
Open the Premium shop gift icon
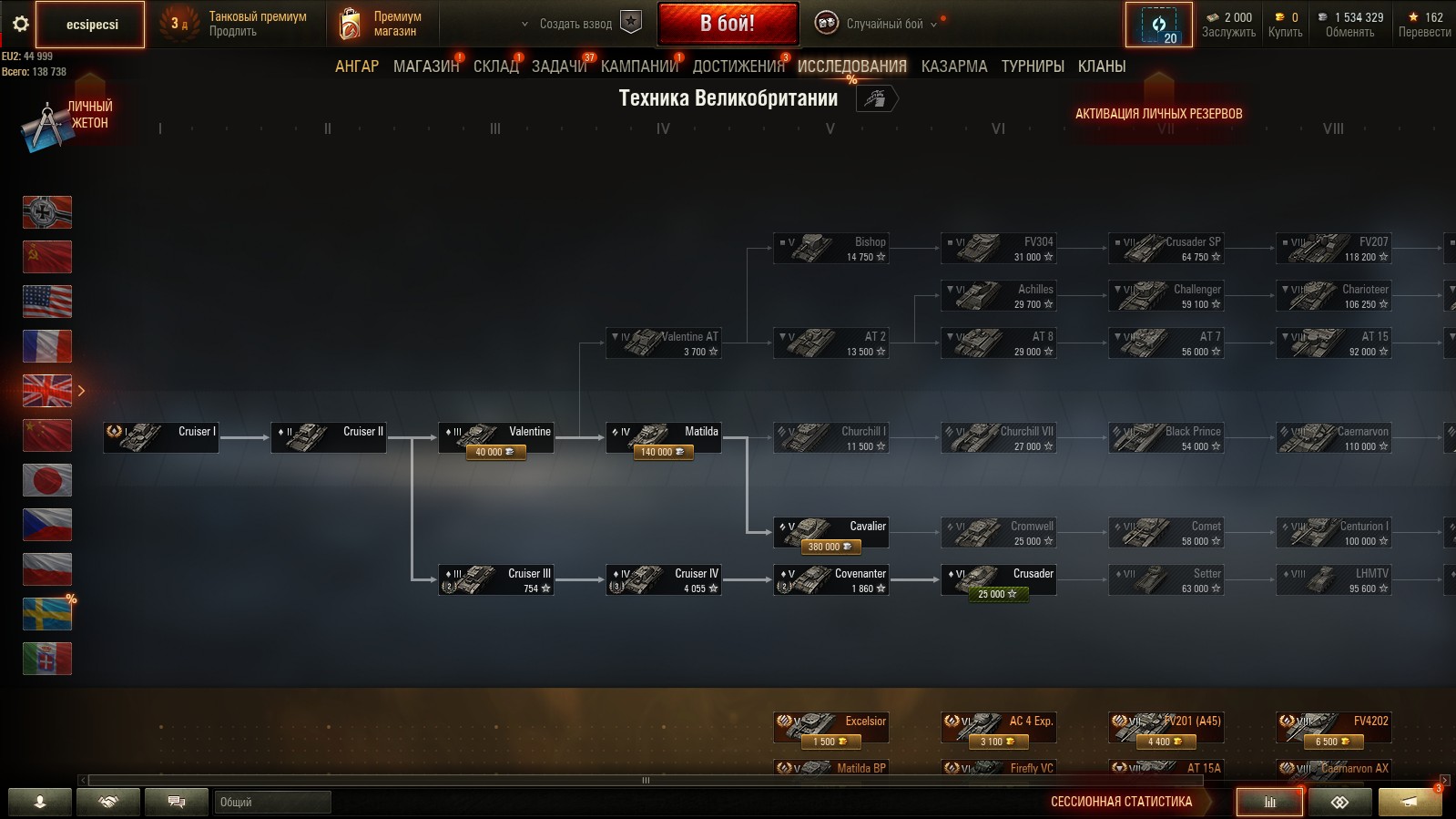click(348, 24)
